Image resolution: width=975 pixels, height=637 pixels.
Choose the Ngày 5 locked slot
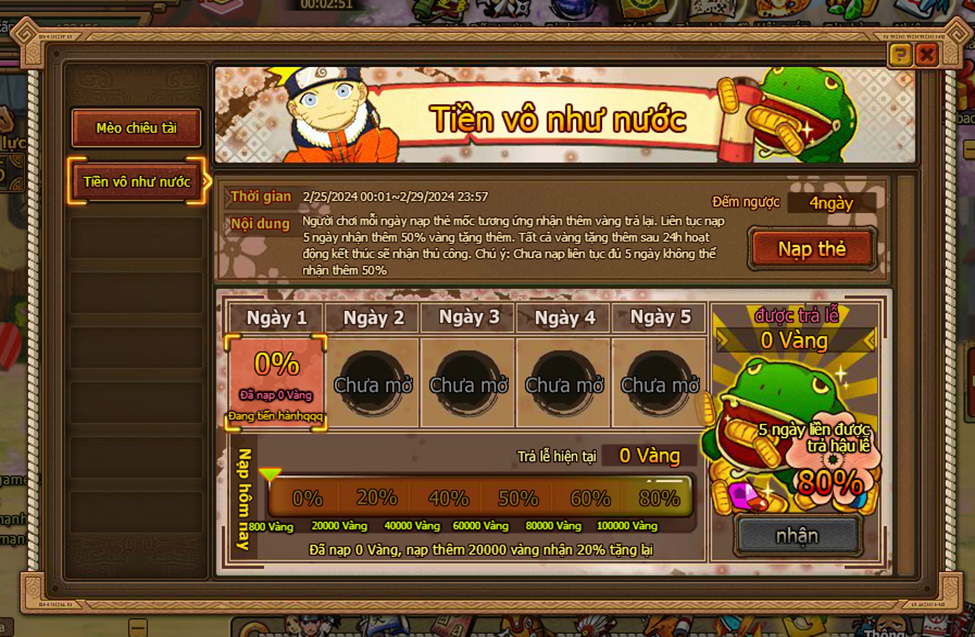coord(659,382)
